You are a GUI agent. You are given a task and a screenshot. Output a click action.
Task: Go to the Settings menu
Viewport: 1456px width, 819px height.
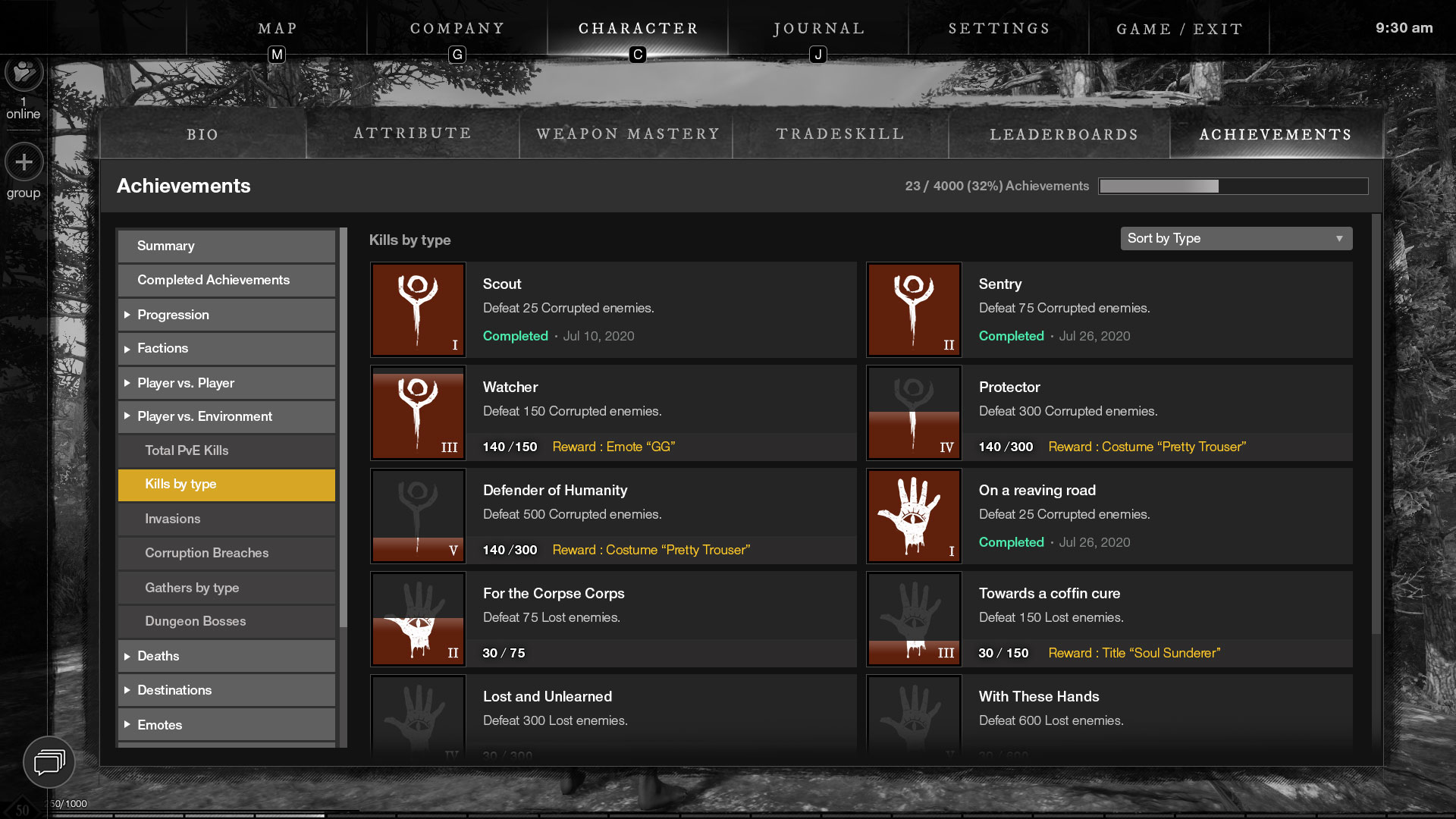(x=999, y=29)
